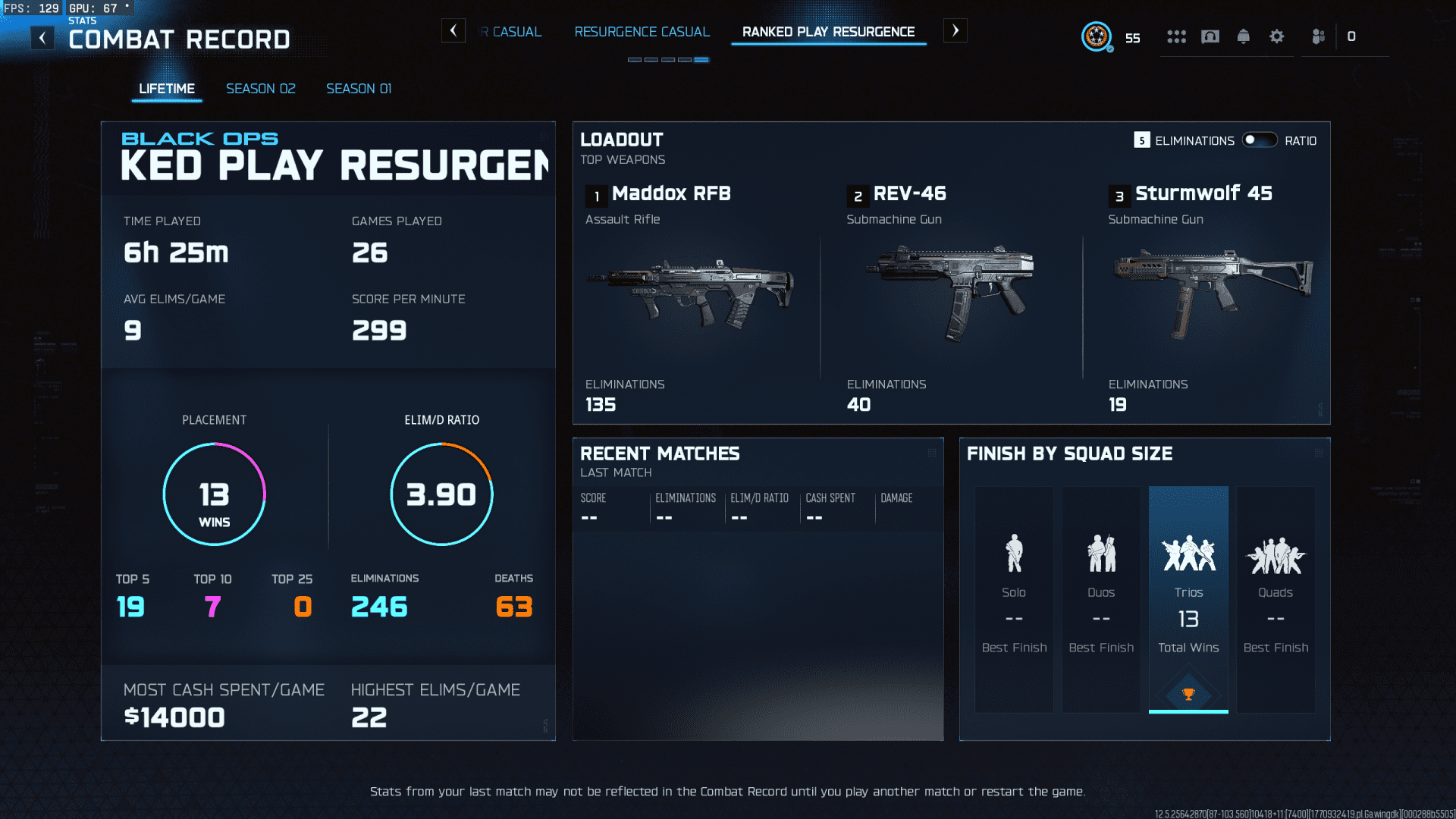Viewport: 1456px width, 819px height.
Task: Switch to Resurgence Casual tab
Action: 642,32
